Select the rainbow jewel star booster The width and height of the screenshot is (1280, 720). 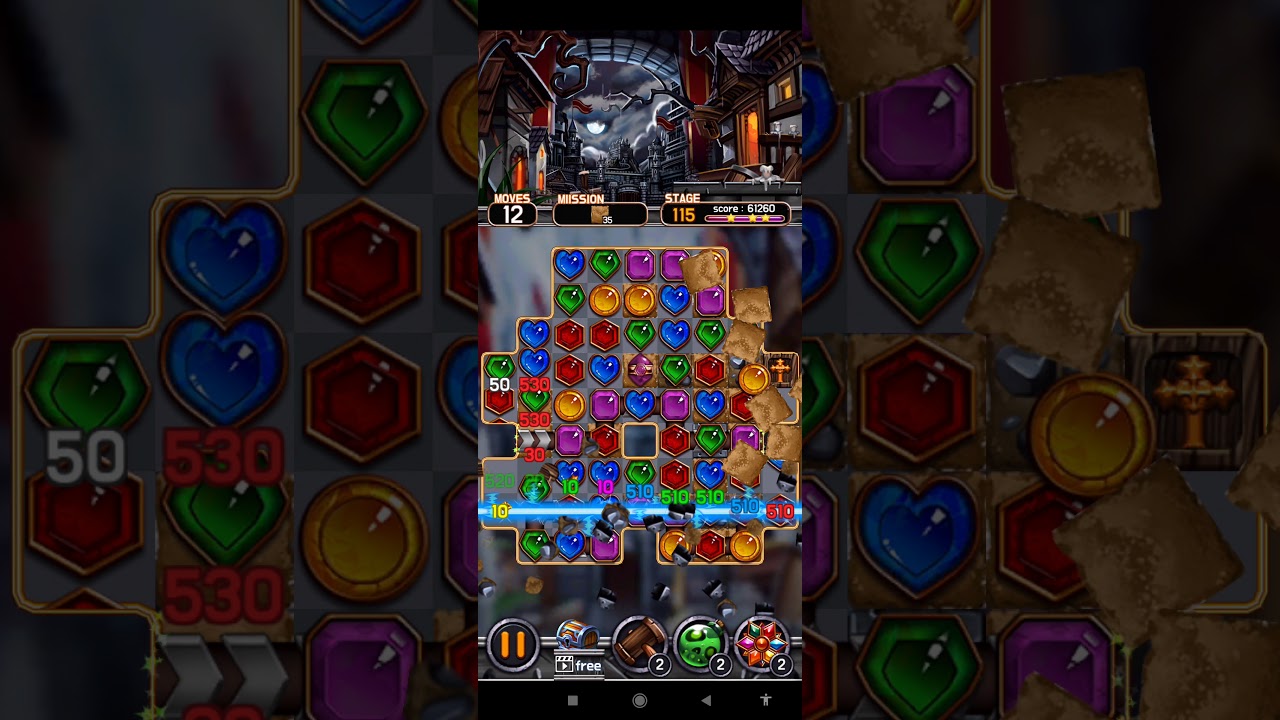tap(762, 643)
